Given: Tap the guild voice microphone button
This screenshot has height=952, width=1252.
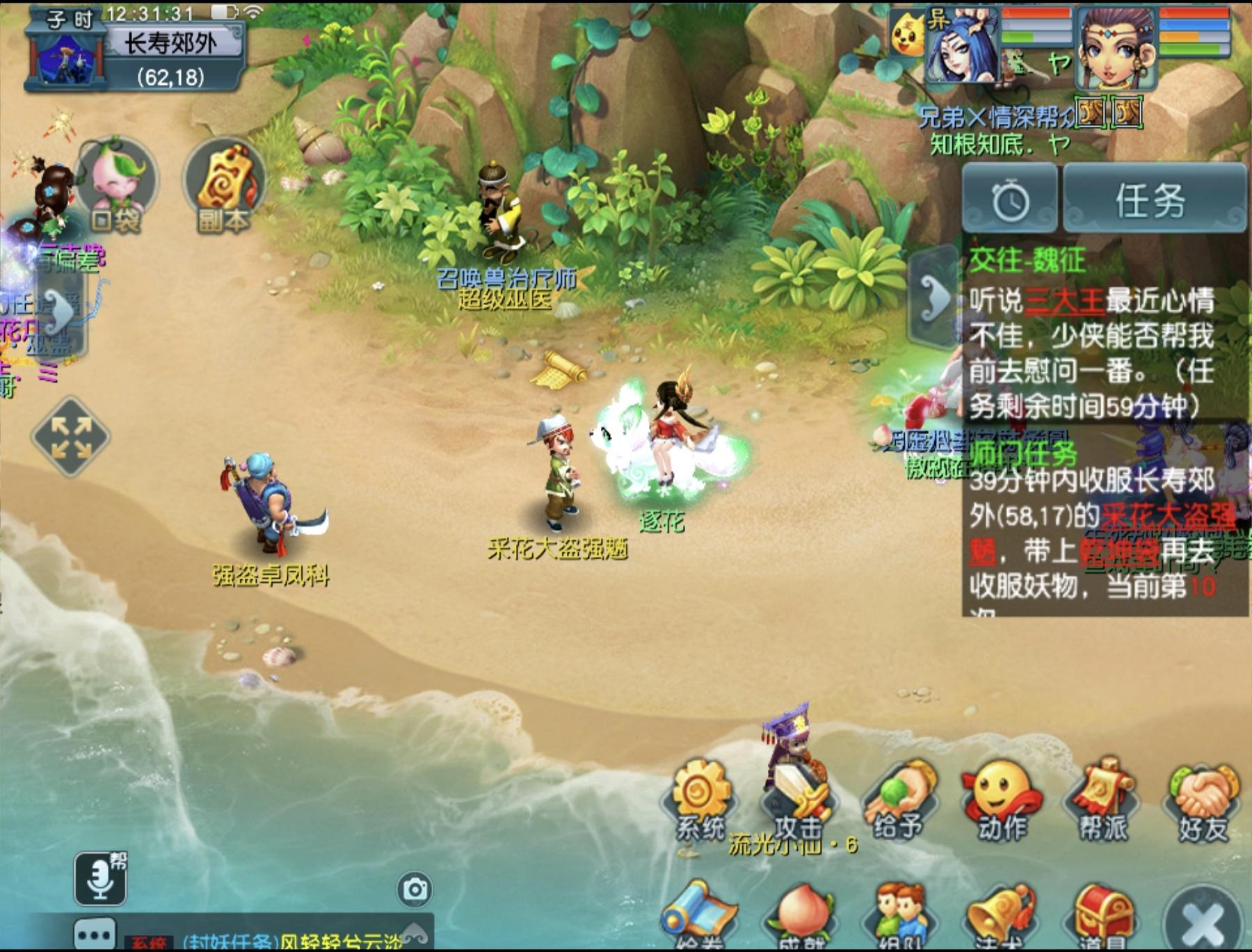Looking at the screenshot, I should pyautogui.click(x=101, y=878).
